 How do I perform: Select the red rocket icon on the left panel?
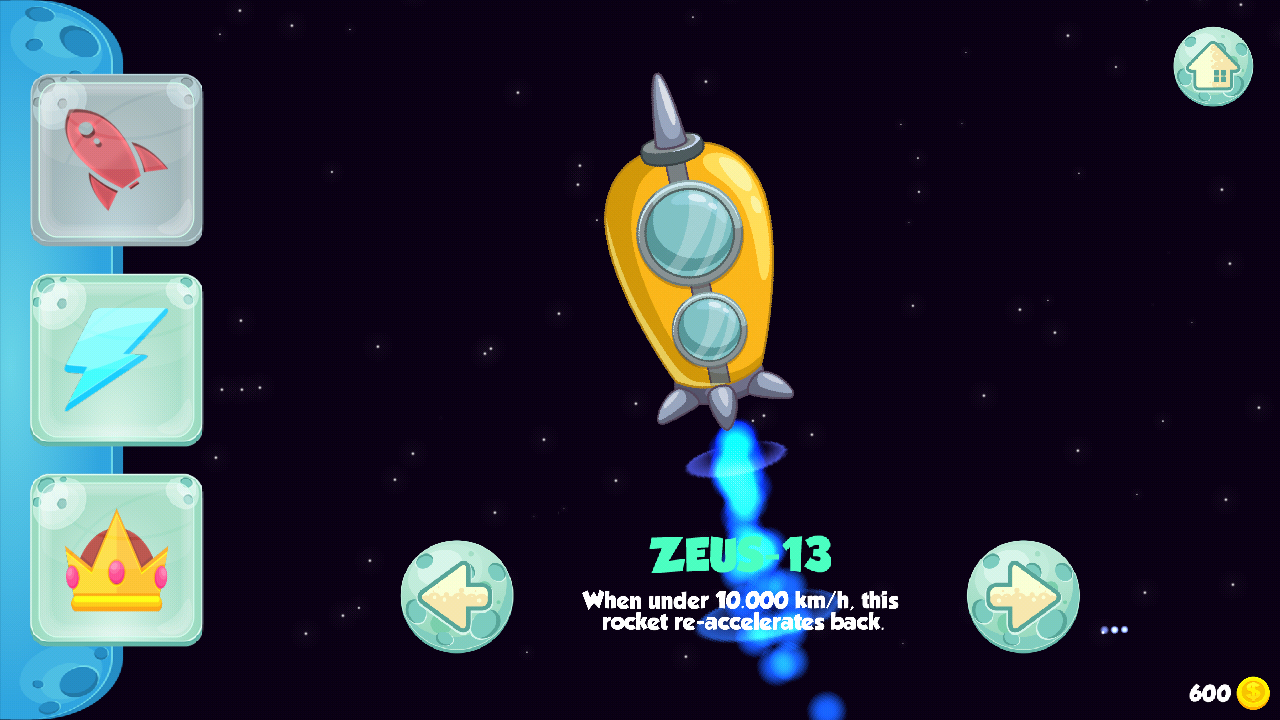point(116,159)
